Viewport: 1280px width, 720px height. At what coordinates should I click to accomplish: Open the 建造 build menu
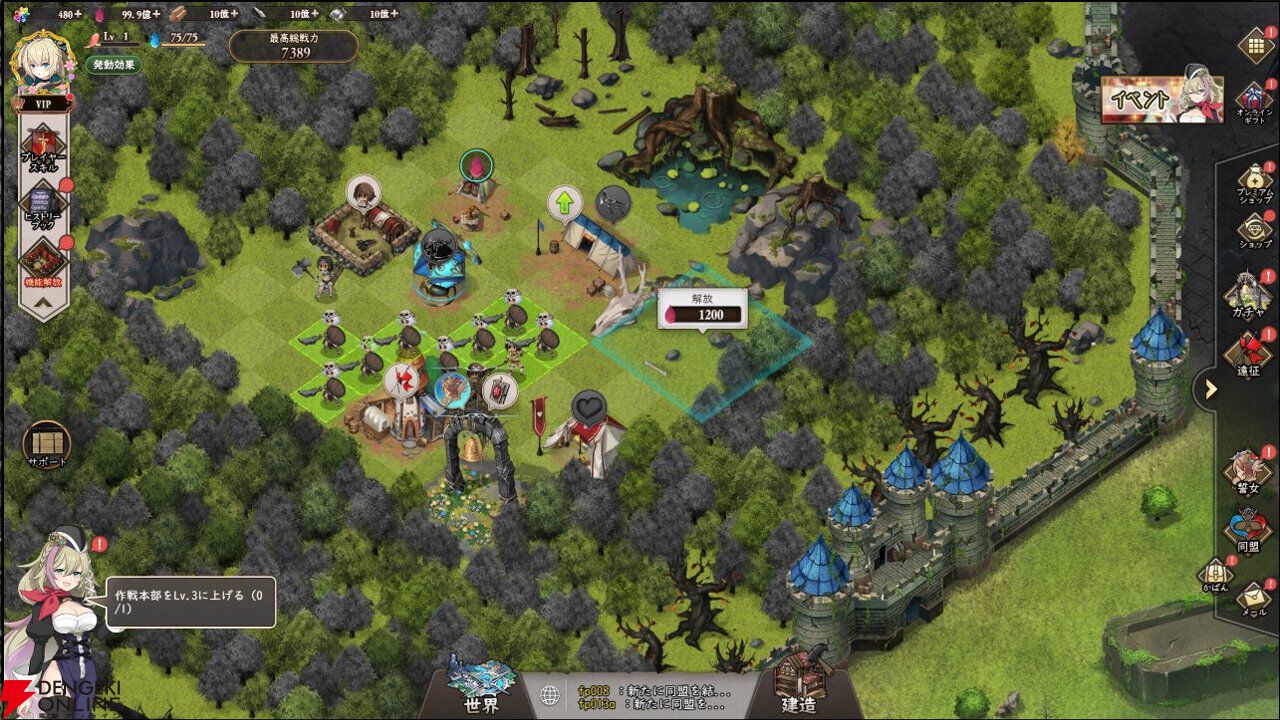point(798,688)
